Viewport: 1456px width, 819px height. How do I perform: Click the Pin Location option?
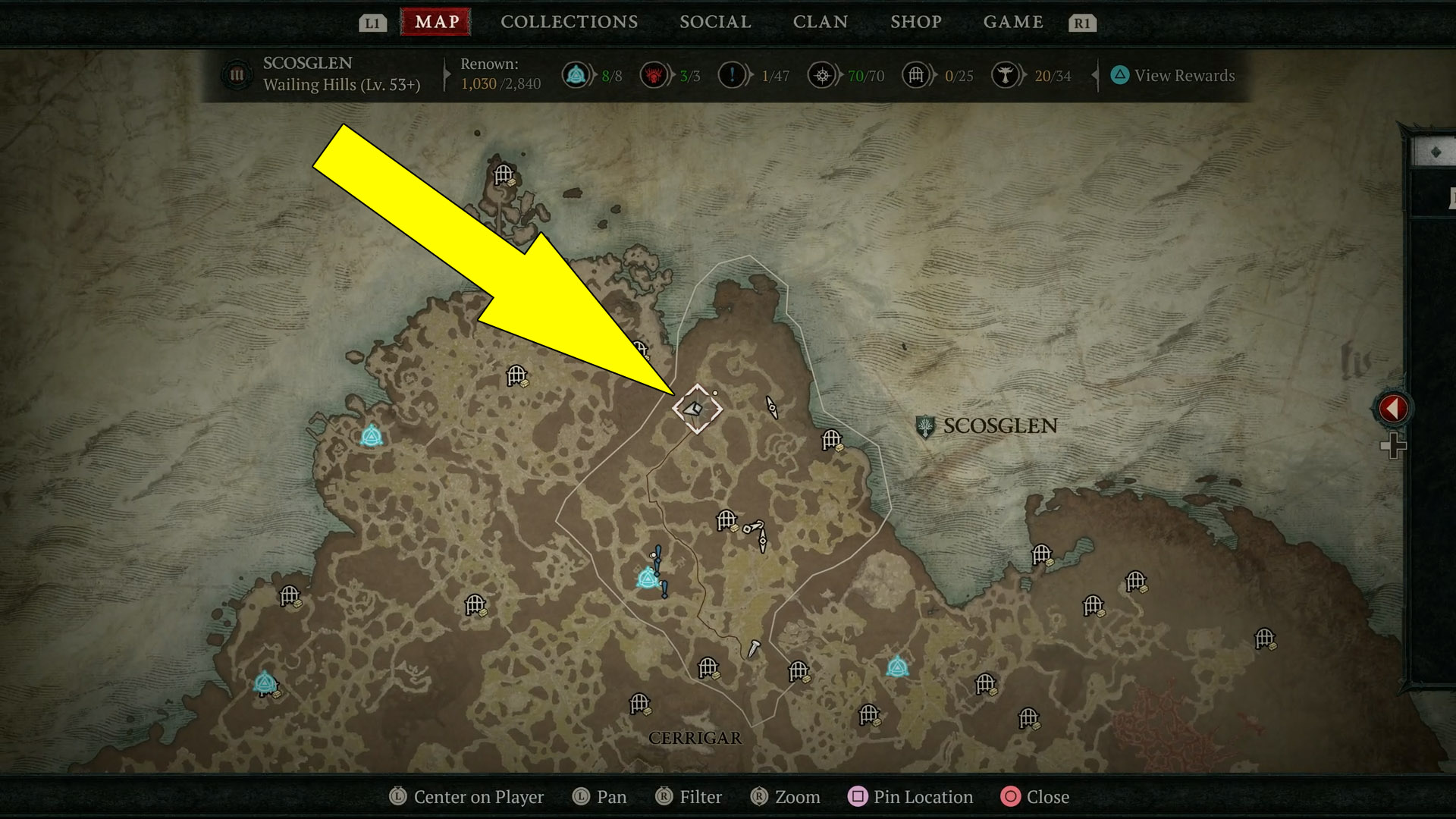point(910,797)
